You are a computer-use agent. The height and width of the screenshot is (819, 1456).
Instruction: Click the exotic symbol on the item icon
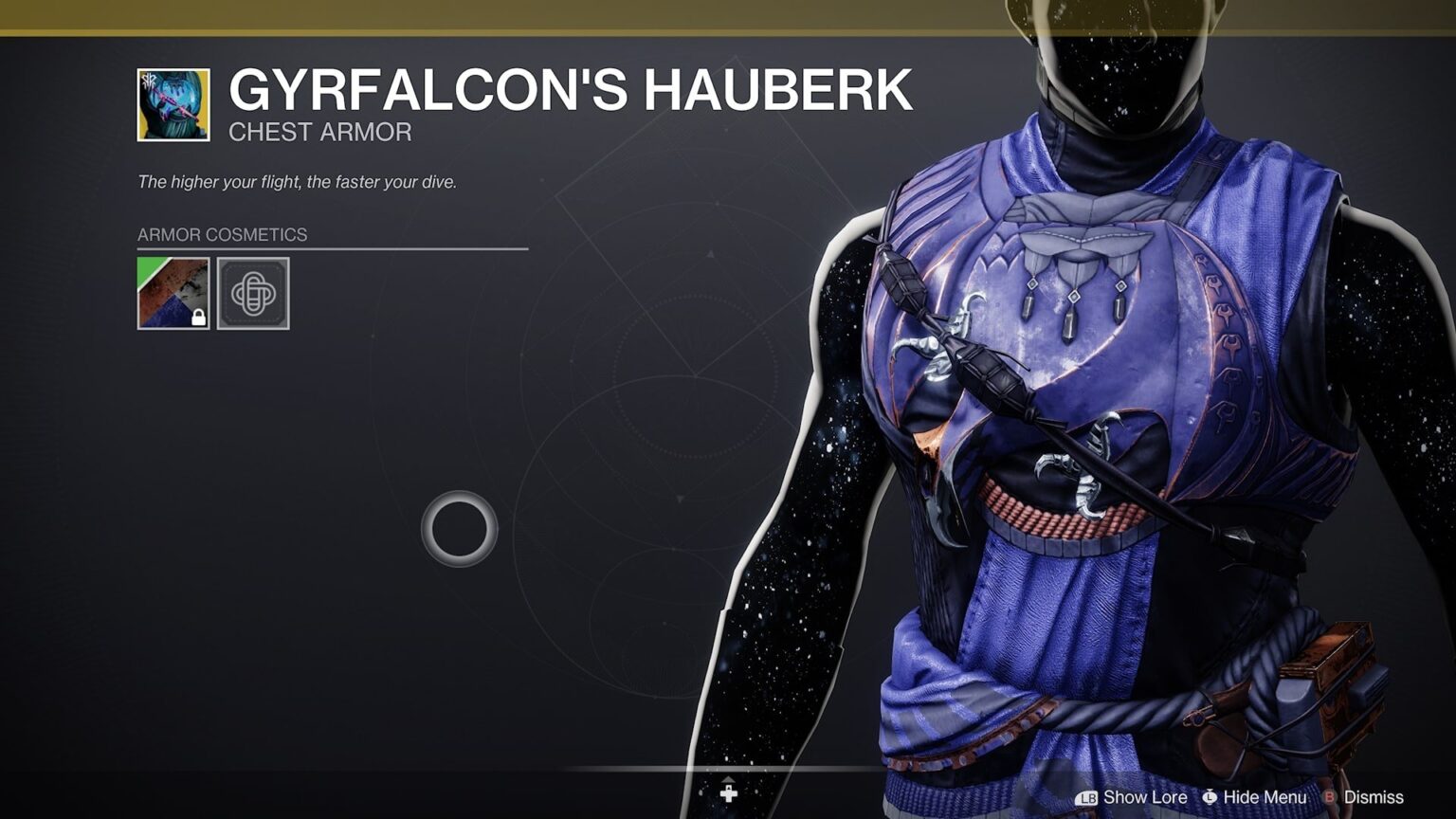149,82
